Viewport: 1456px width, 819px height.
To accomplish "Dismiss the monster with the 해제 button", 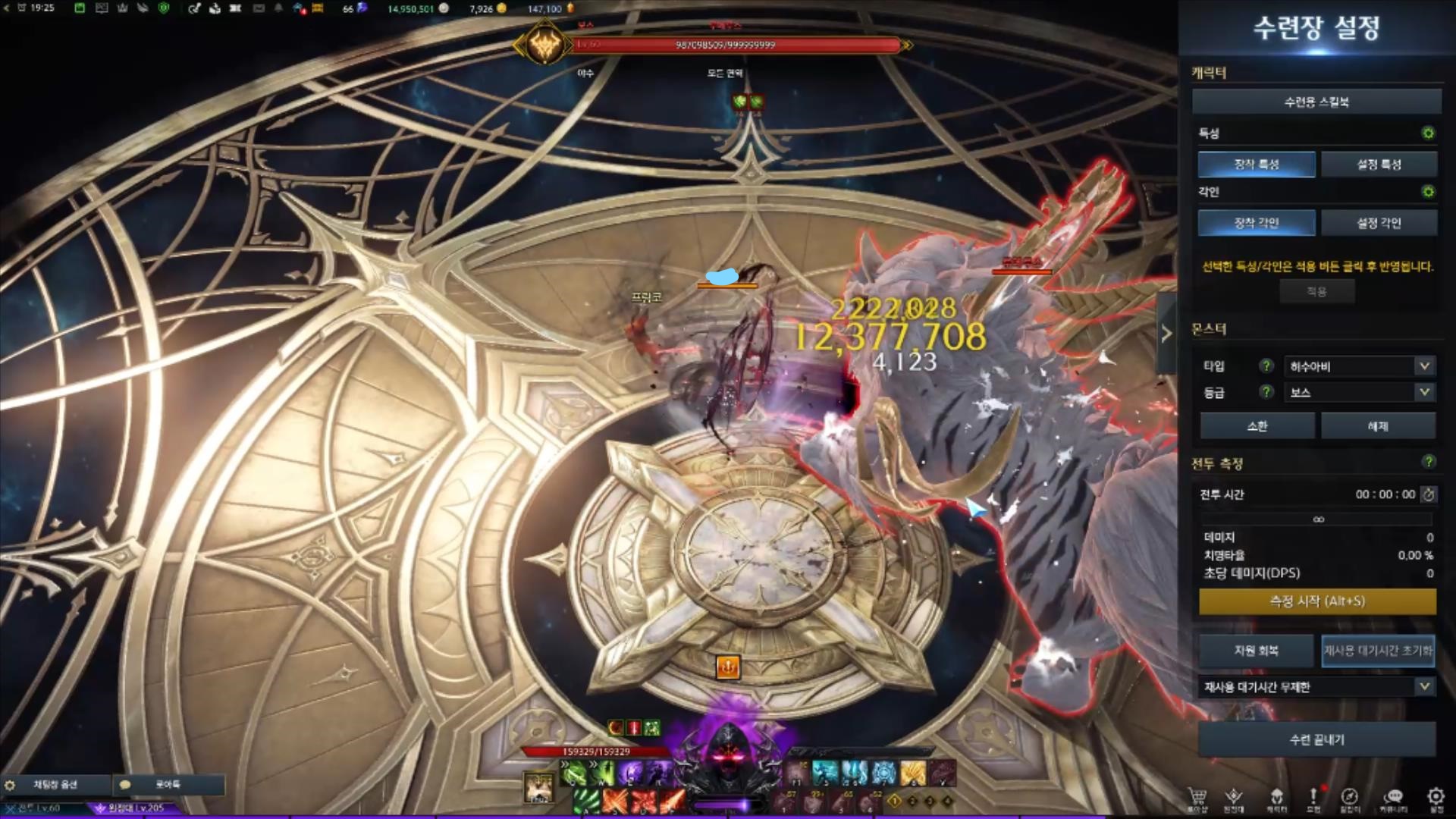I will click(1378, 426).
